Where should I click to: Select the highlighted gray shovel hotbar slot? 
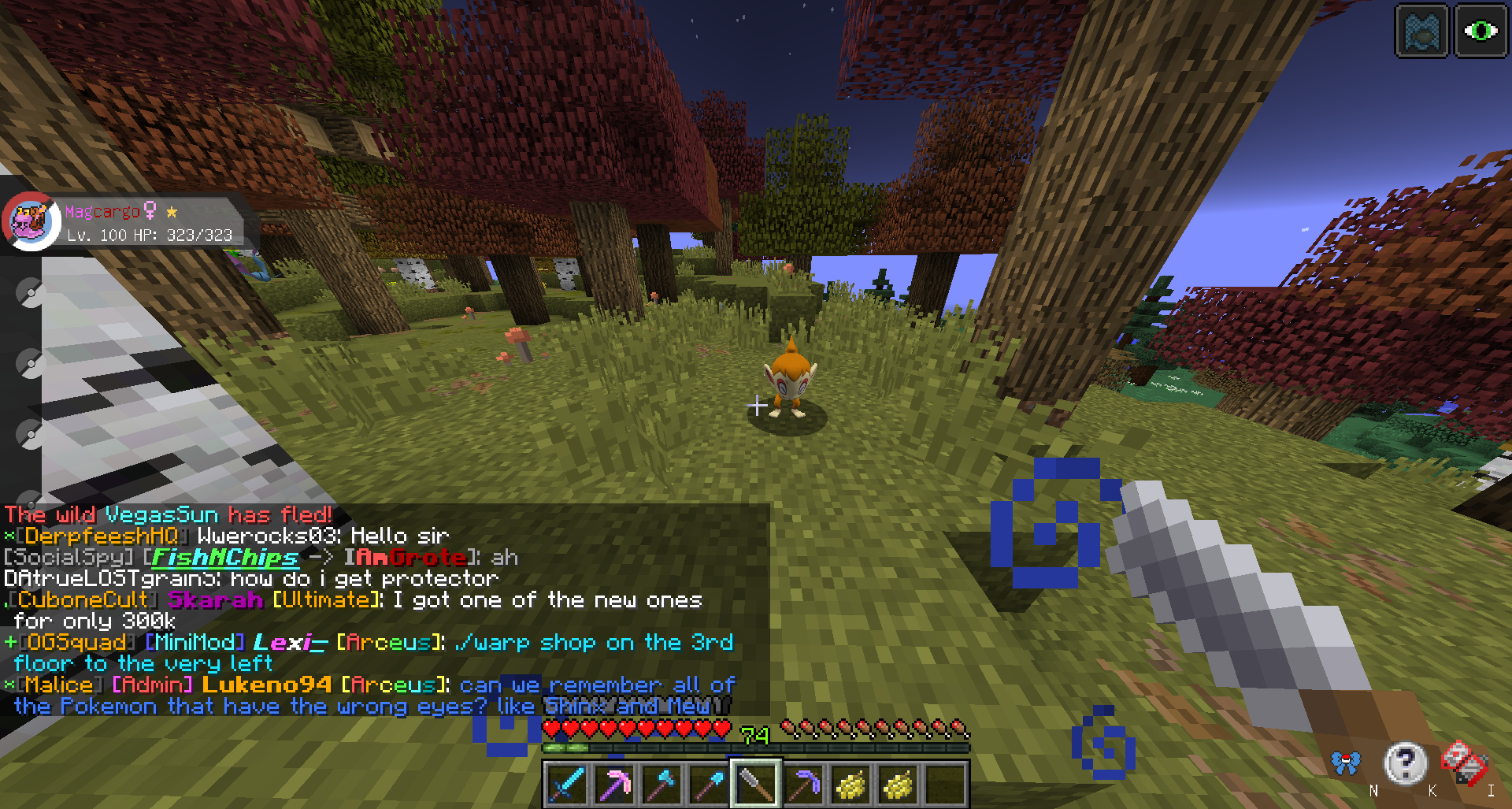pos(756,785)
